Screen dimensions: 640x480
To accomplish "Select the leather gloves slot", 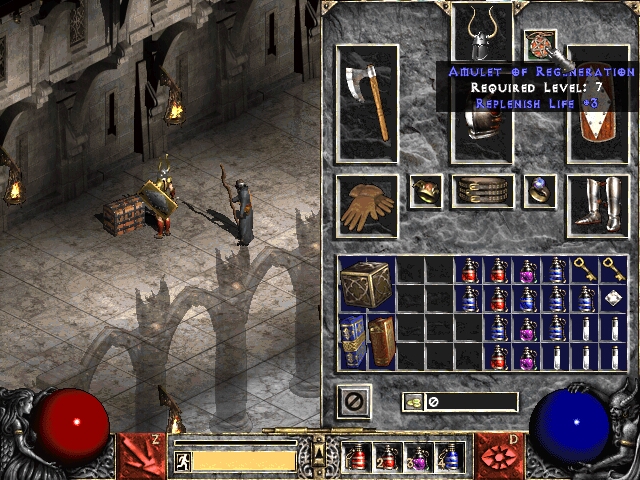I will coord(367,206).
